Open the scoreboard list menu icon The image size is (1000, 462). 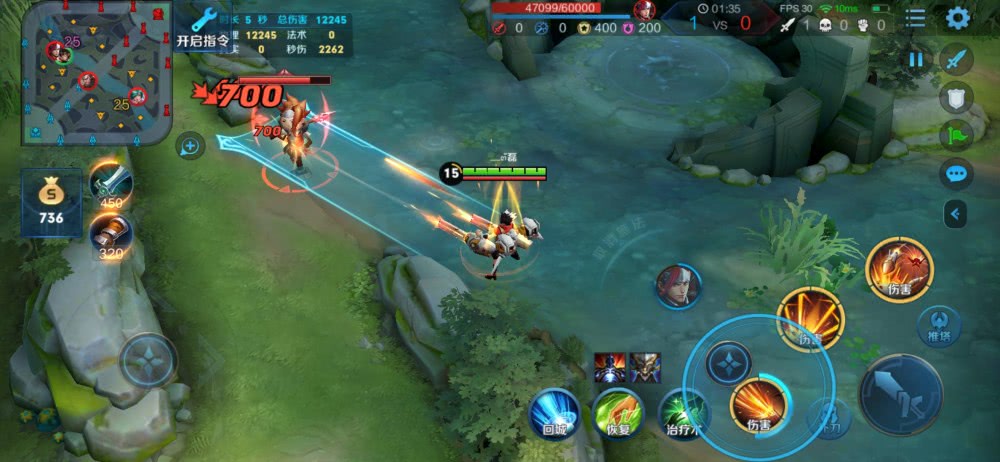(915, 19)
